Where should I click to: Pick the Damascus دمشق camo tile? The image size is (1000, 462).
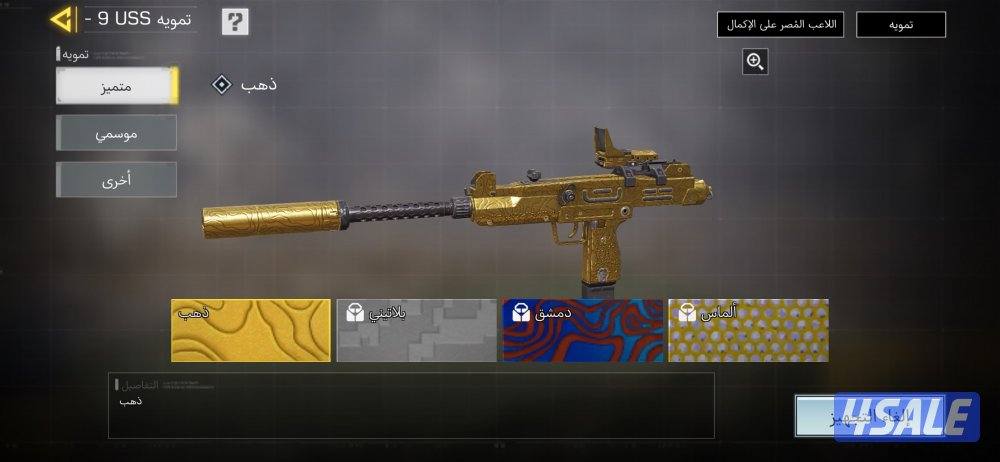582,330
